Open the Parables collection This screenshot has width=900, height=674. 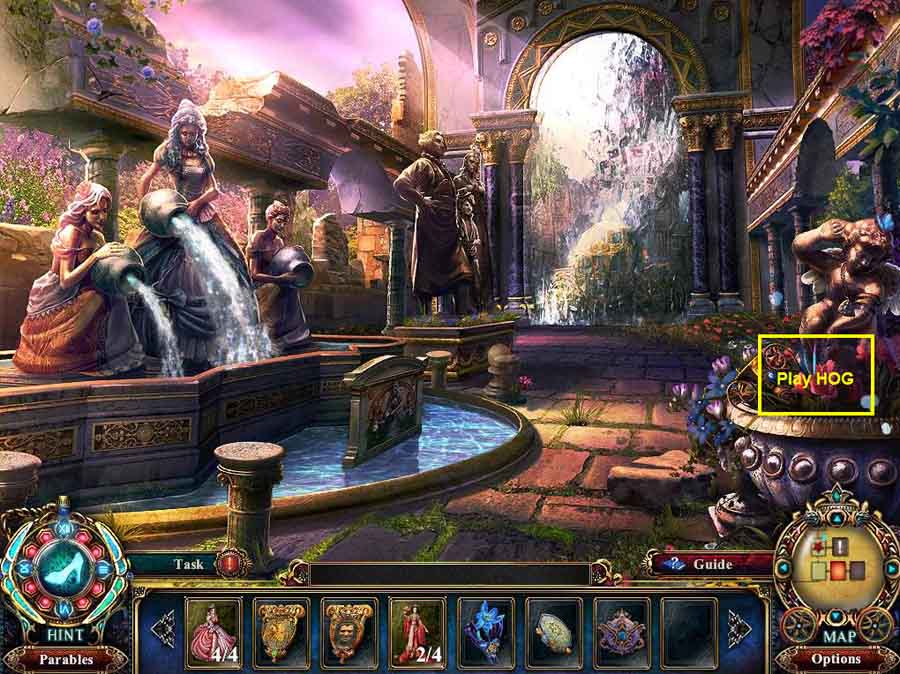(x=65, y=659)
